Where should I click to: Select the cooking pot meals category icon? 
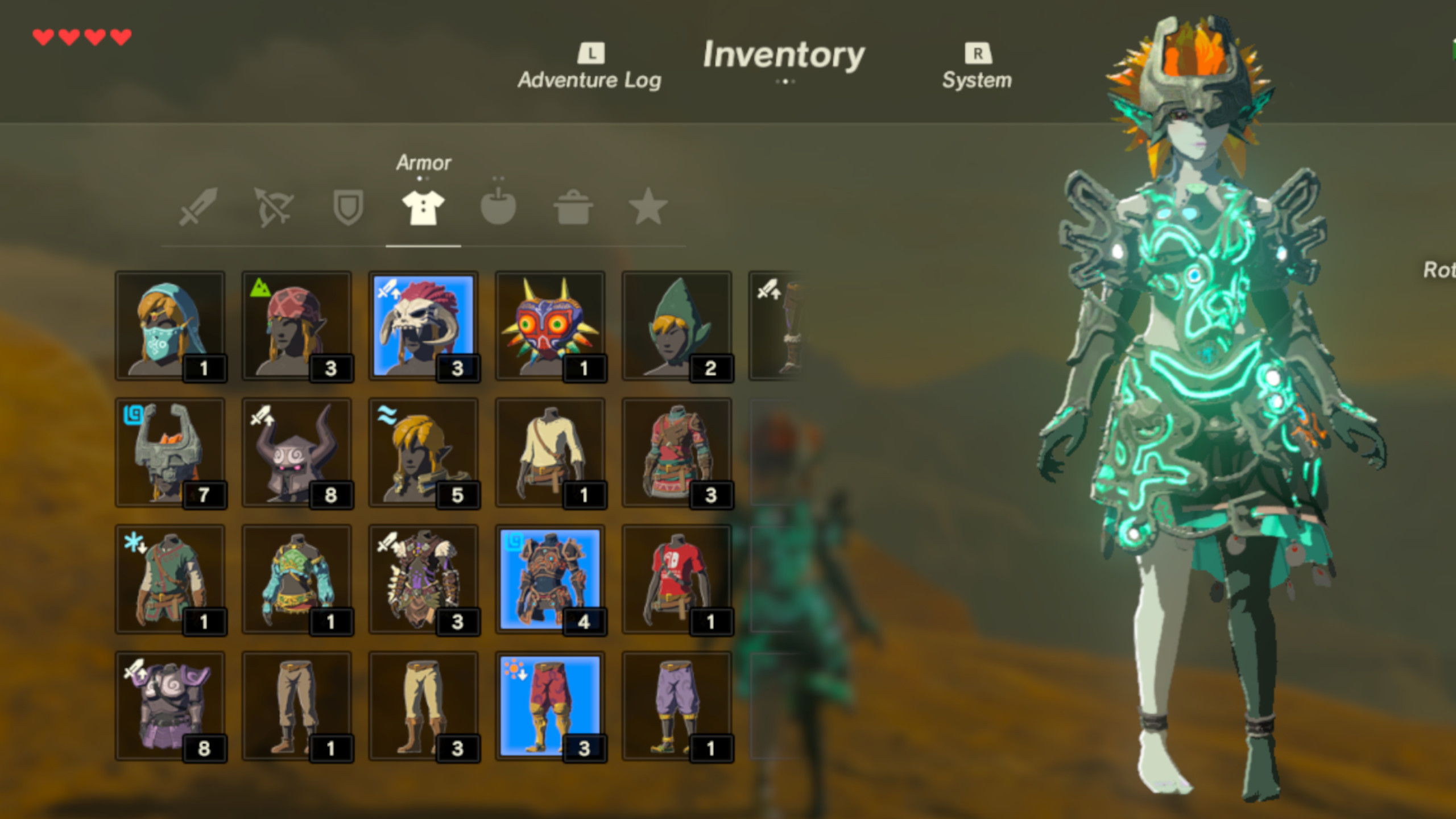[x=573, y=208]
